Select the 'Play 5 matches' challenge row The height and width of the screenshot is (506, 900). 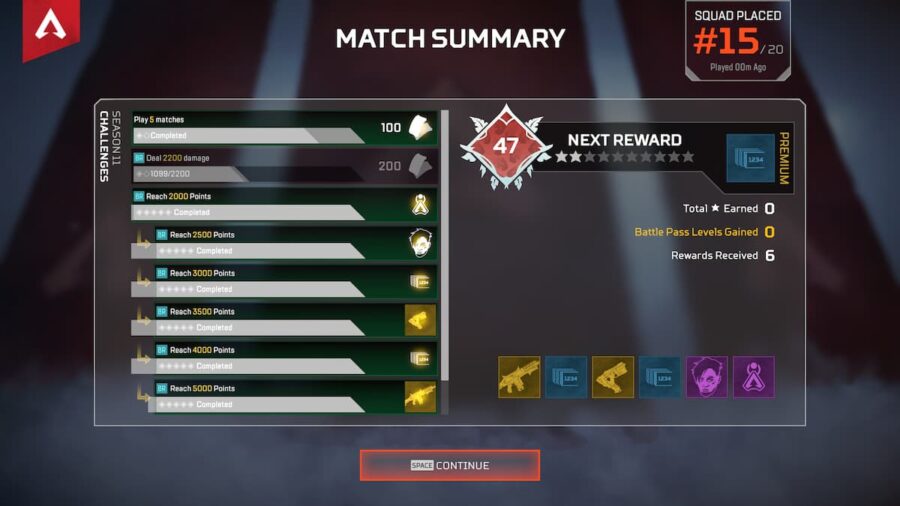[x=284, y=128]
